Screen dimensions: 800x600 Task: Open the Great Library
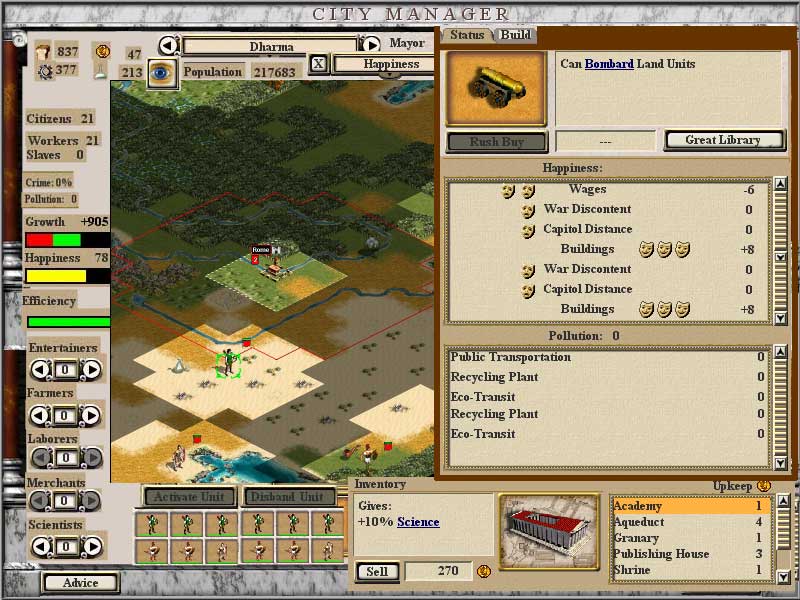coord(722,141)
